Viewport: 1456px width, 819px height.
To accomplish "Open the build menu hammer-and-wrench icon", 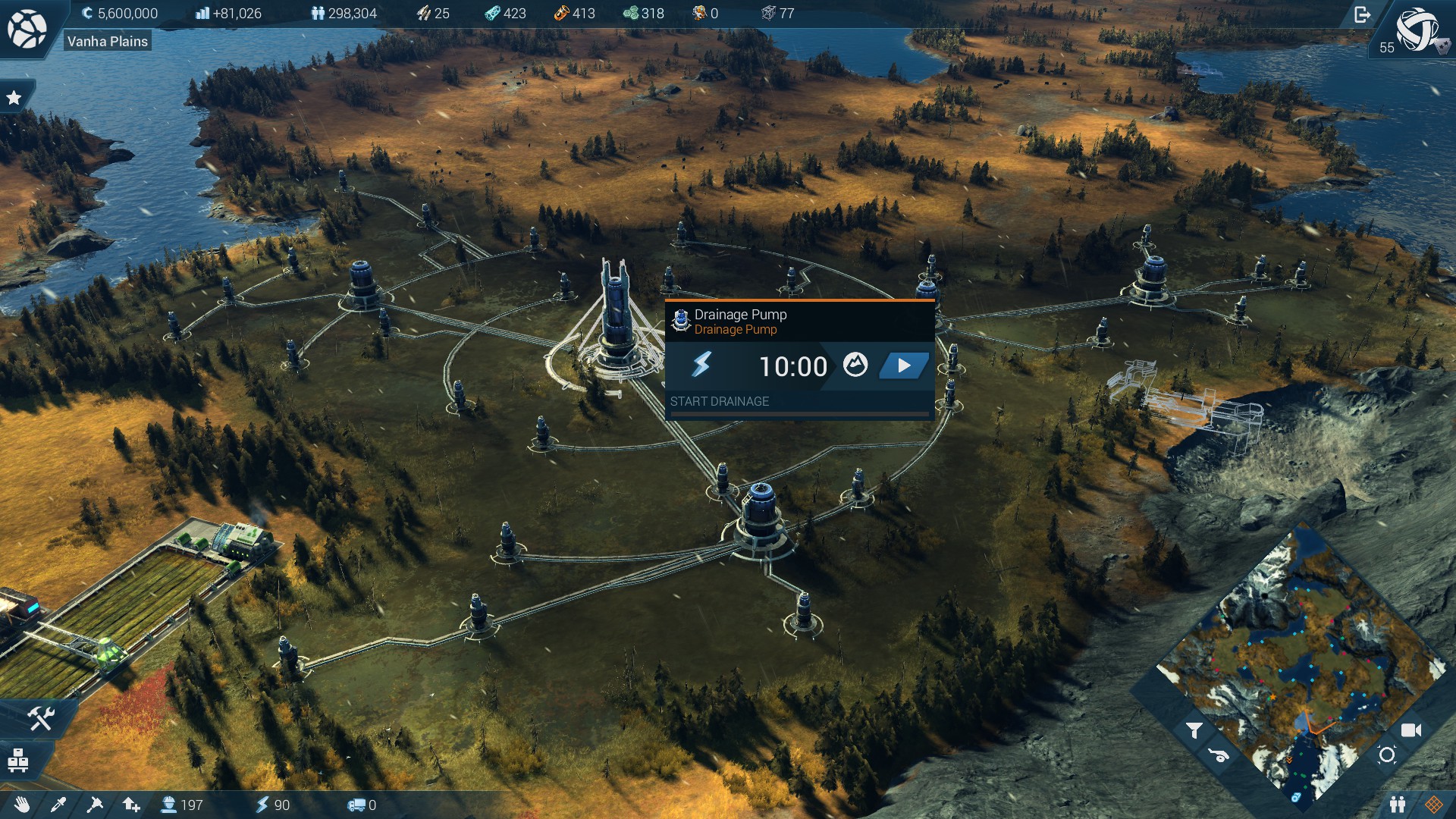I will pos(40,717).
